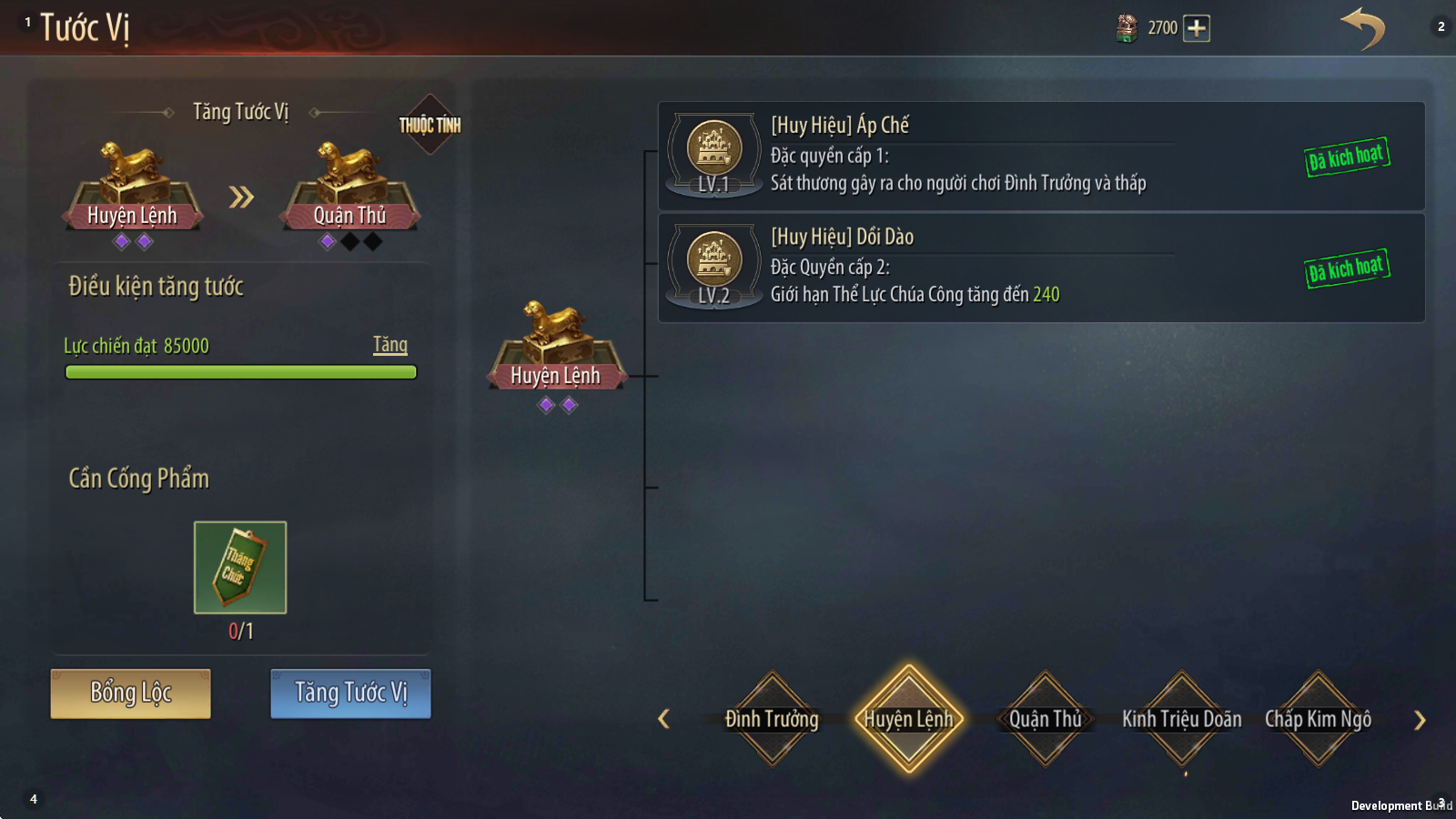The height and width of the screenshot is (819, 1456).
Task: Switch to the Quận Thủ rank tab
Action: (1045, 719)
